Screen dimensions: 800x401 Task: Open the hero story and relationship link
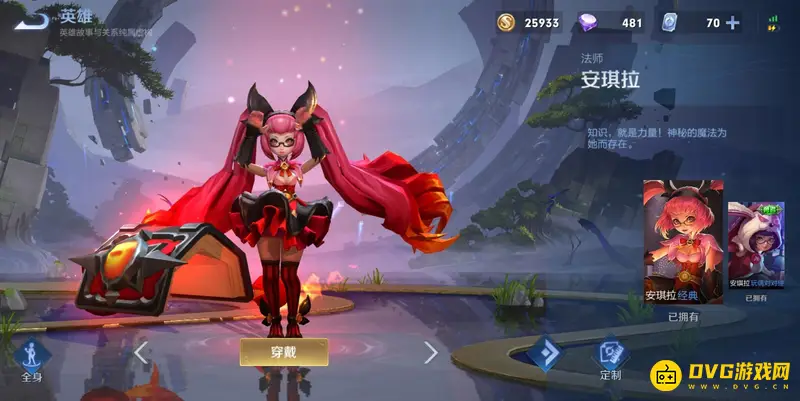click(x=104, y=33)
